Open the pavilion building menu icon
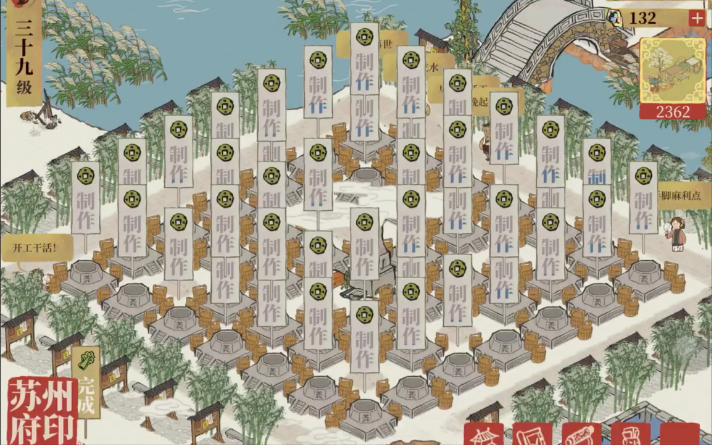The height and width of the screenshot is (445, 712). coord(483,433)
